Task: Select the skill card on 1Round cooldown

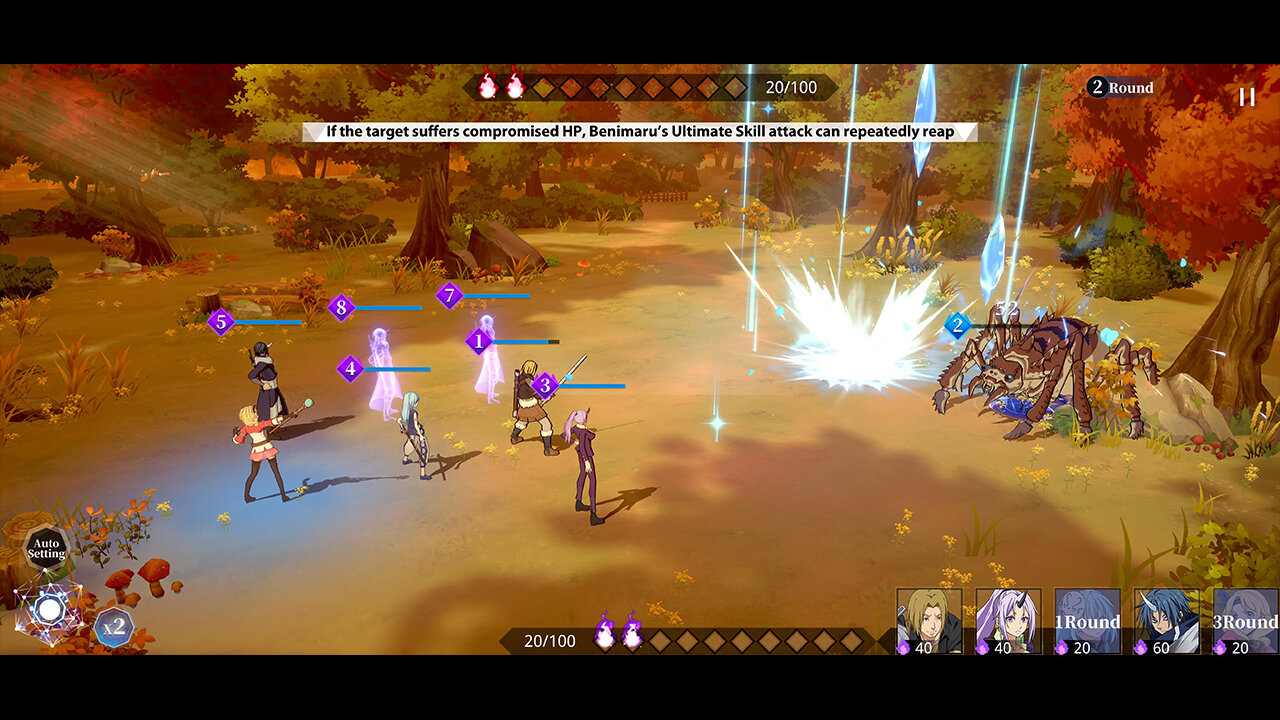Action: click(1087, 621)
